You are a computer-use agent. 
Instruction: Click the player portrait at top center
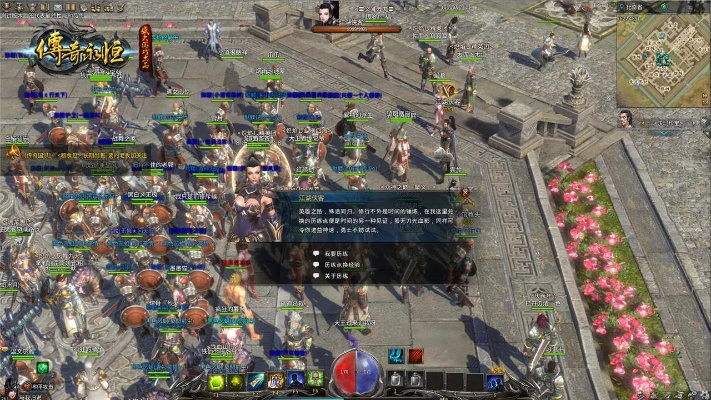point(323,14)
